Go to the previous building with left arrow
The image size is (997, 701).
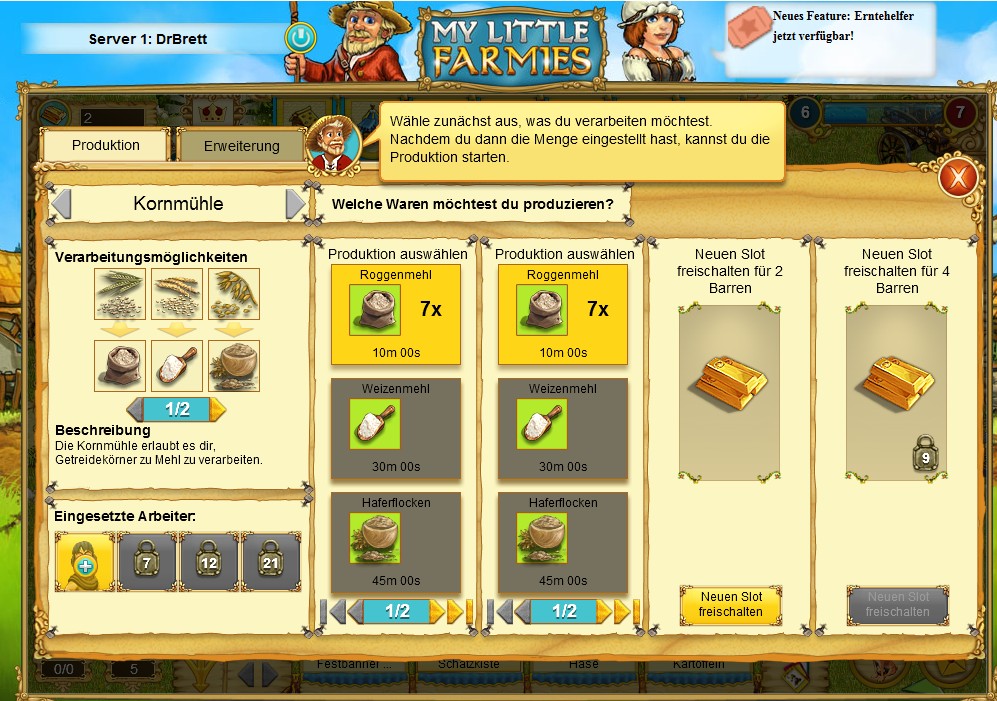[x=62, y=204]
